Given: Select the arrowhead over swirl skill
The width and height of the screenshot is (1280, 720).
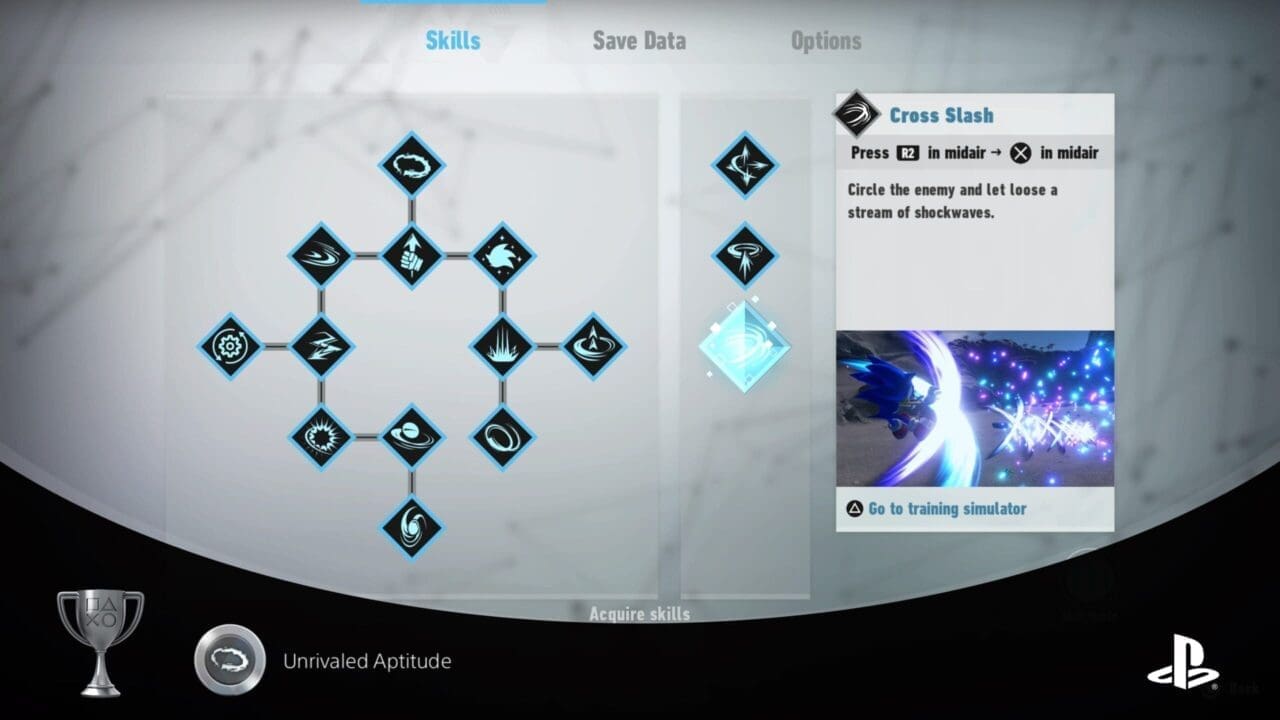Looking at the screenshot, I should (x=593, y=347).
